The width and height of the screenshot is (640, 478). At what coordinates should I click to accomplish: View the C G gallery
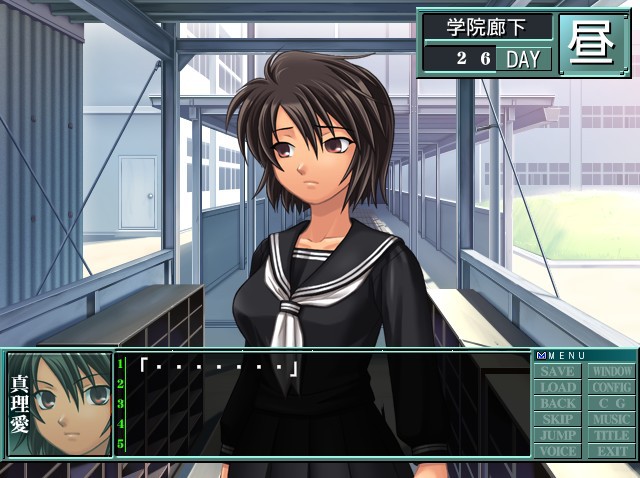610,403
